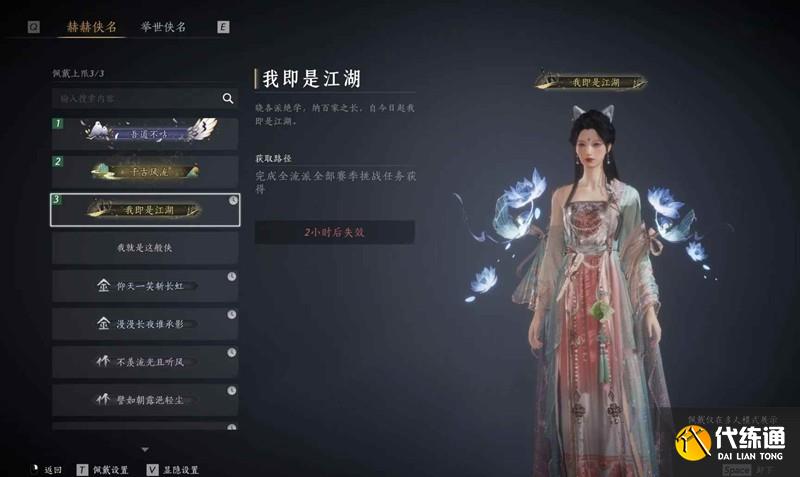Select the 漫漫长夜谁承影 title
This screenshot has height=477, width=800.
point(145,323)
